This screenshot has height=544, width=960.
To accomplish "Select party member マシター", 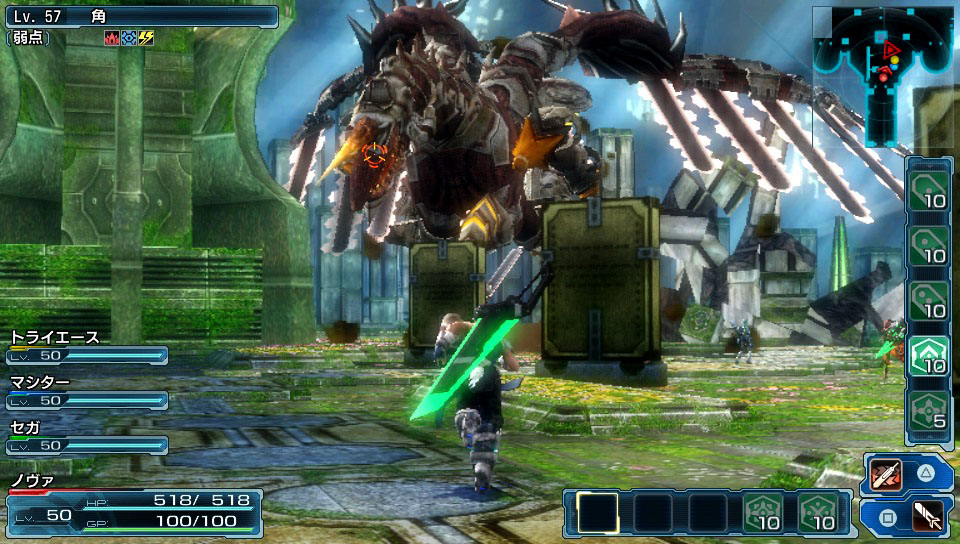I will pyautogui.click(x=86, y=391).
